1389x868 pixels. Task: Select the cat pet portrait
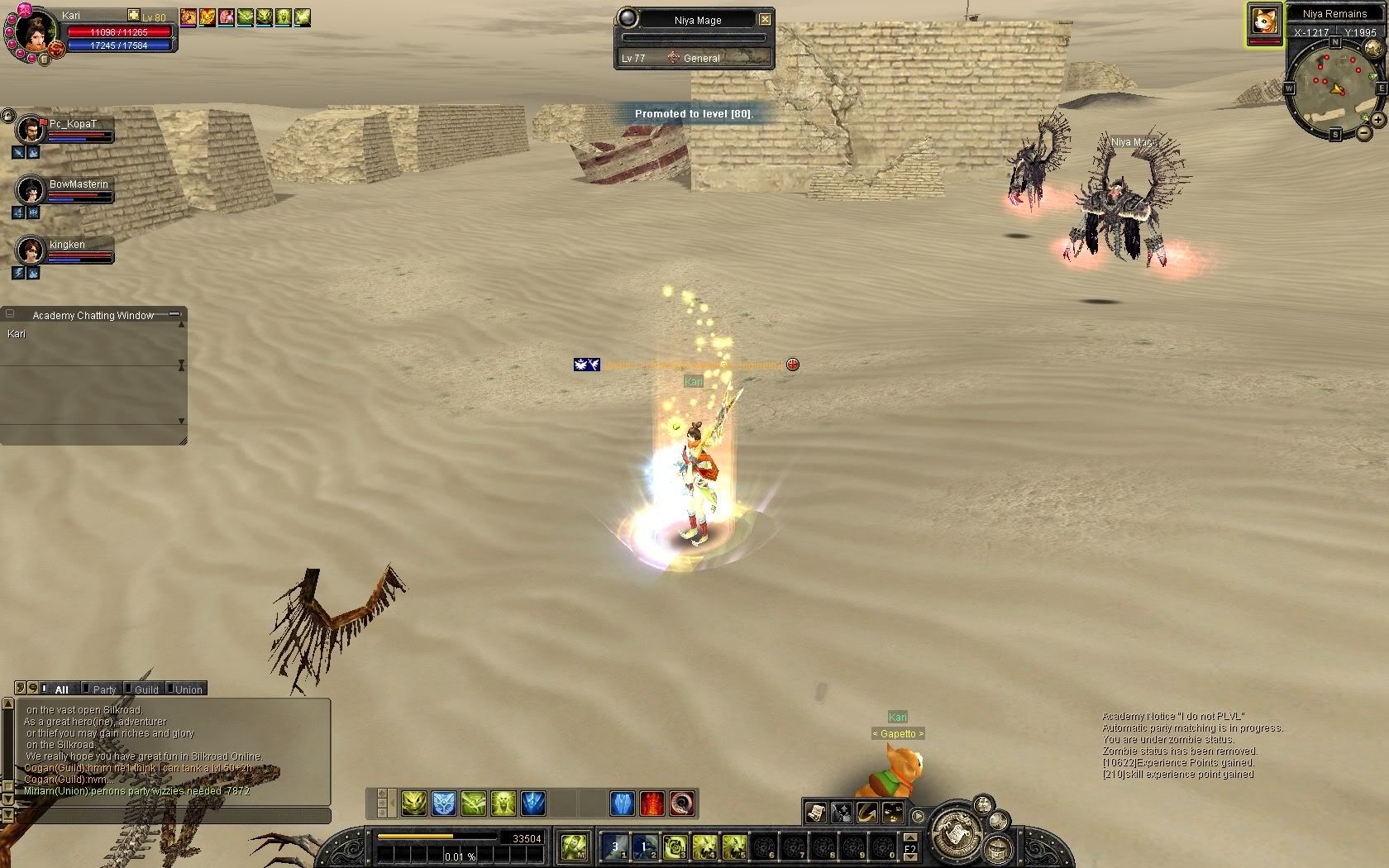coord(1264,22)
